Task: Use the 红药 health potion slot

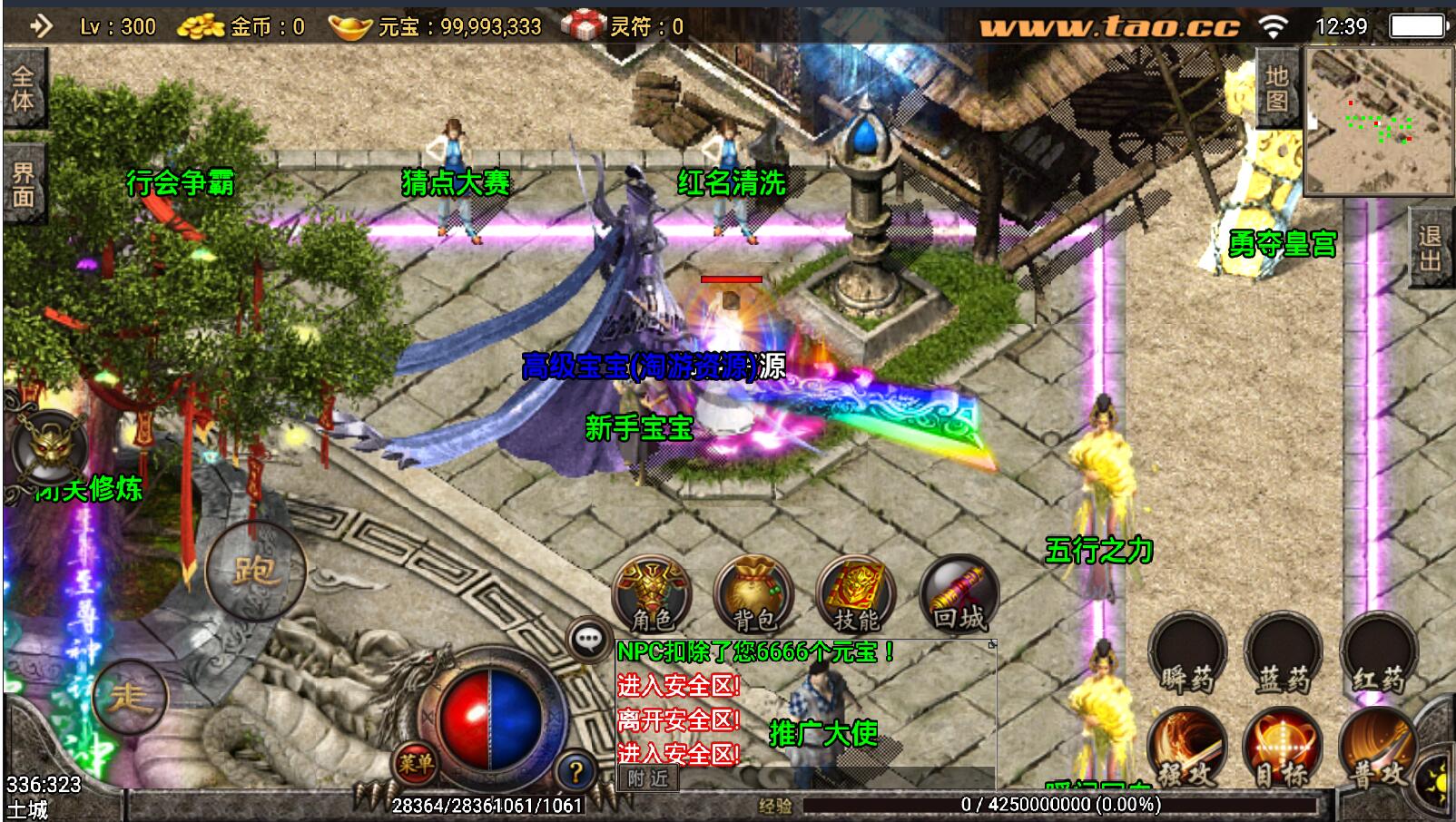Action: [1378, 655]
